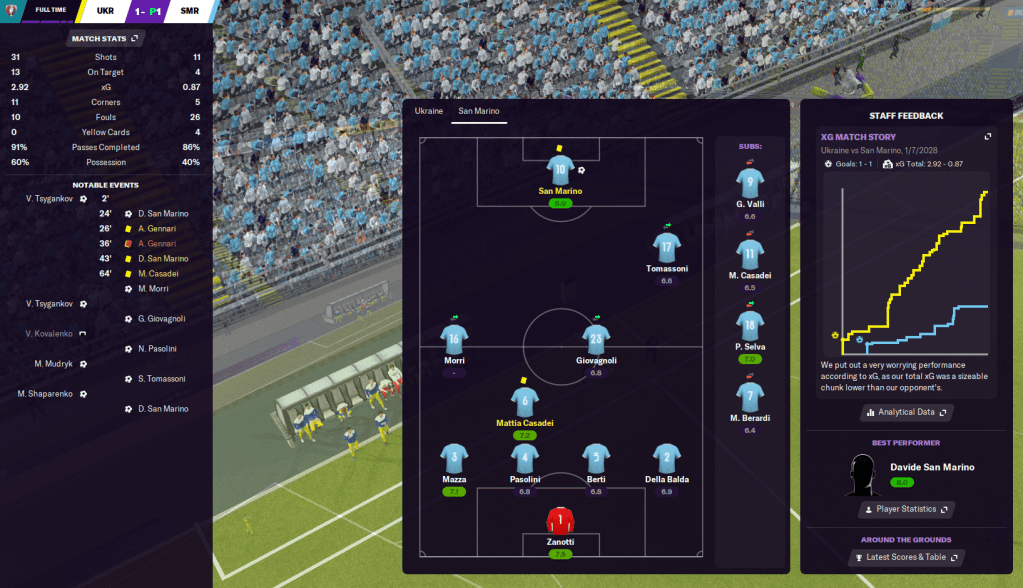The image size is (1023, 588).
Task: Select Mattia Casadei's number 6 shirt
Action: pos(525,401)
